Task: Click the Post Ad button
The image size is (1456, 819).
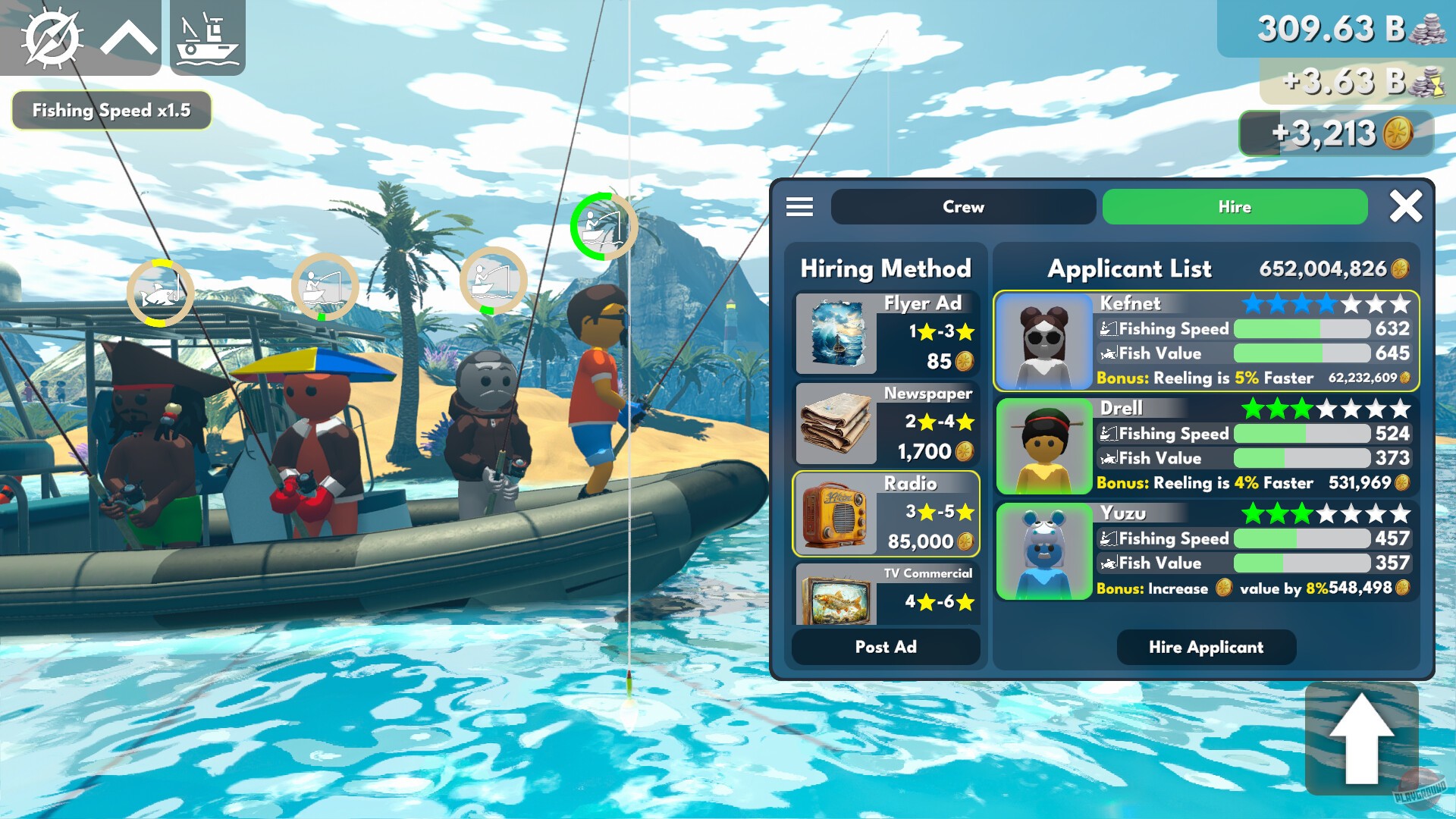Action: point(885,646)
